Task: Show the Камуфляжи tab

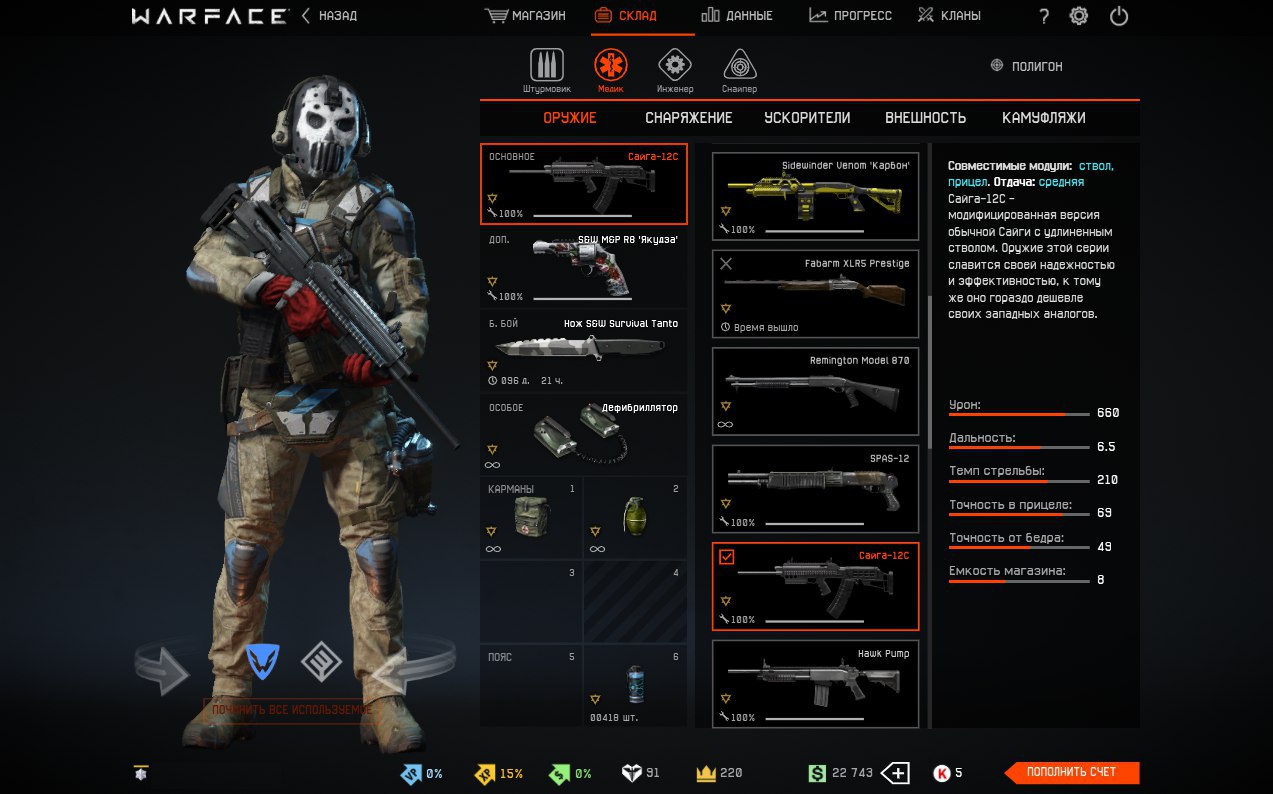Action: 1043,118
